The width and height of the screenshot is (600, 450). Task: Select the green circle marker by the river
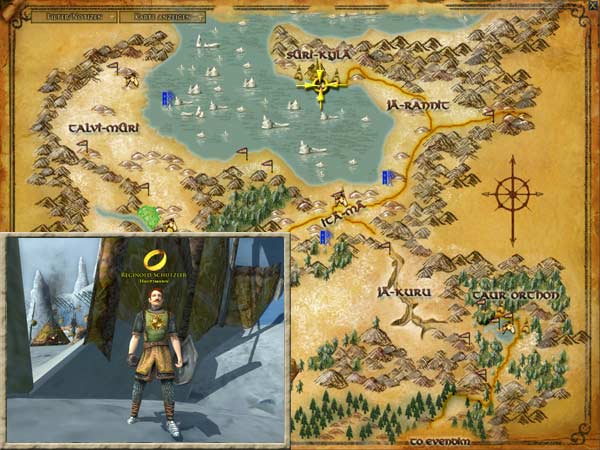point(151,215)
